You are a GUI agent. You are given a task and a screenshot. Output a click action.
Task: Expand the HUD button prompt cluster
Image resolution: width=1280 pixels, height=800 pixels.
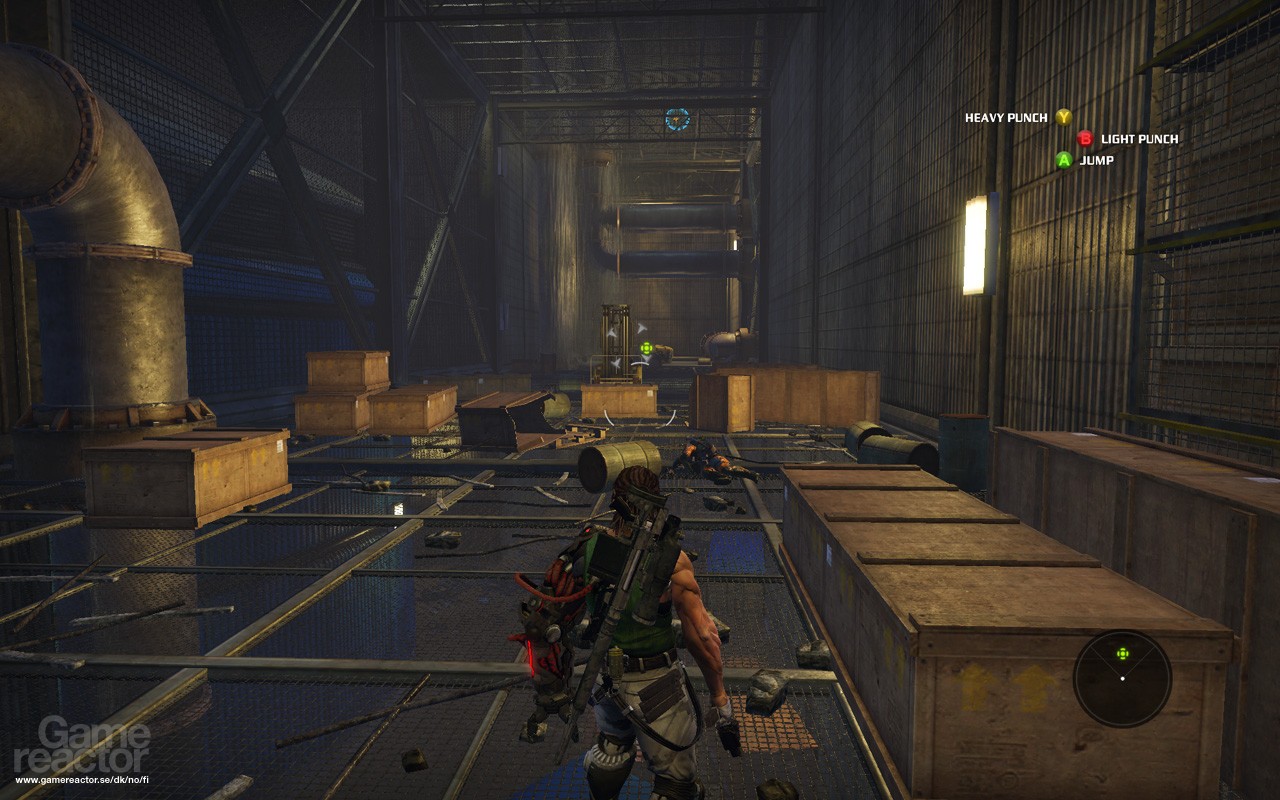click(1075, 137)
